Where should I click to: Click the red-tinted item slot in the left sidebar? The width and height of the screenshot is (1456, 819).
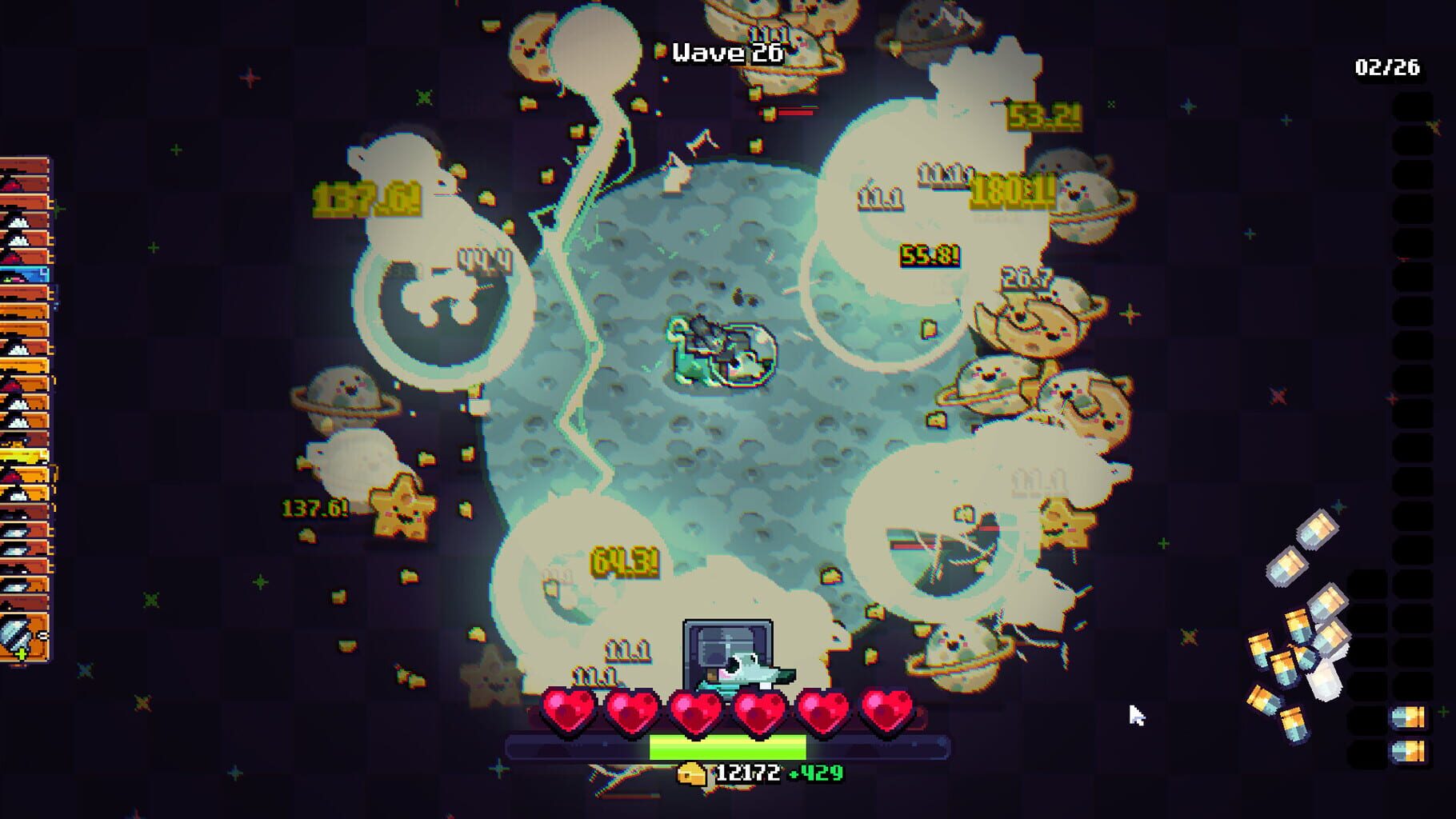click(20, 184)
